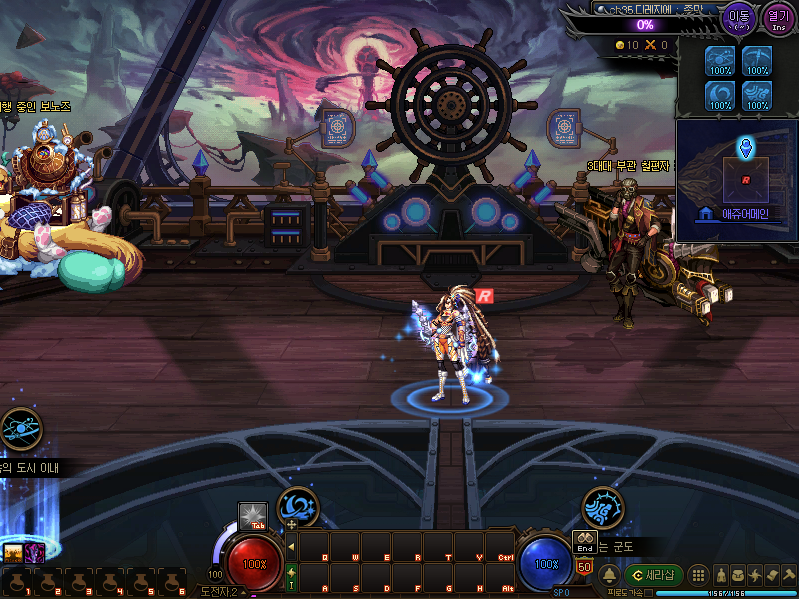
Task: Open the shuriken-shaped skill menu icon
Action: pyautogui.click(x=757, y=576)
